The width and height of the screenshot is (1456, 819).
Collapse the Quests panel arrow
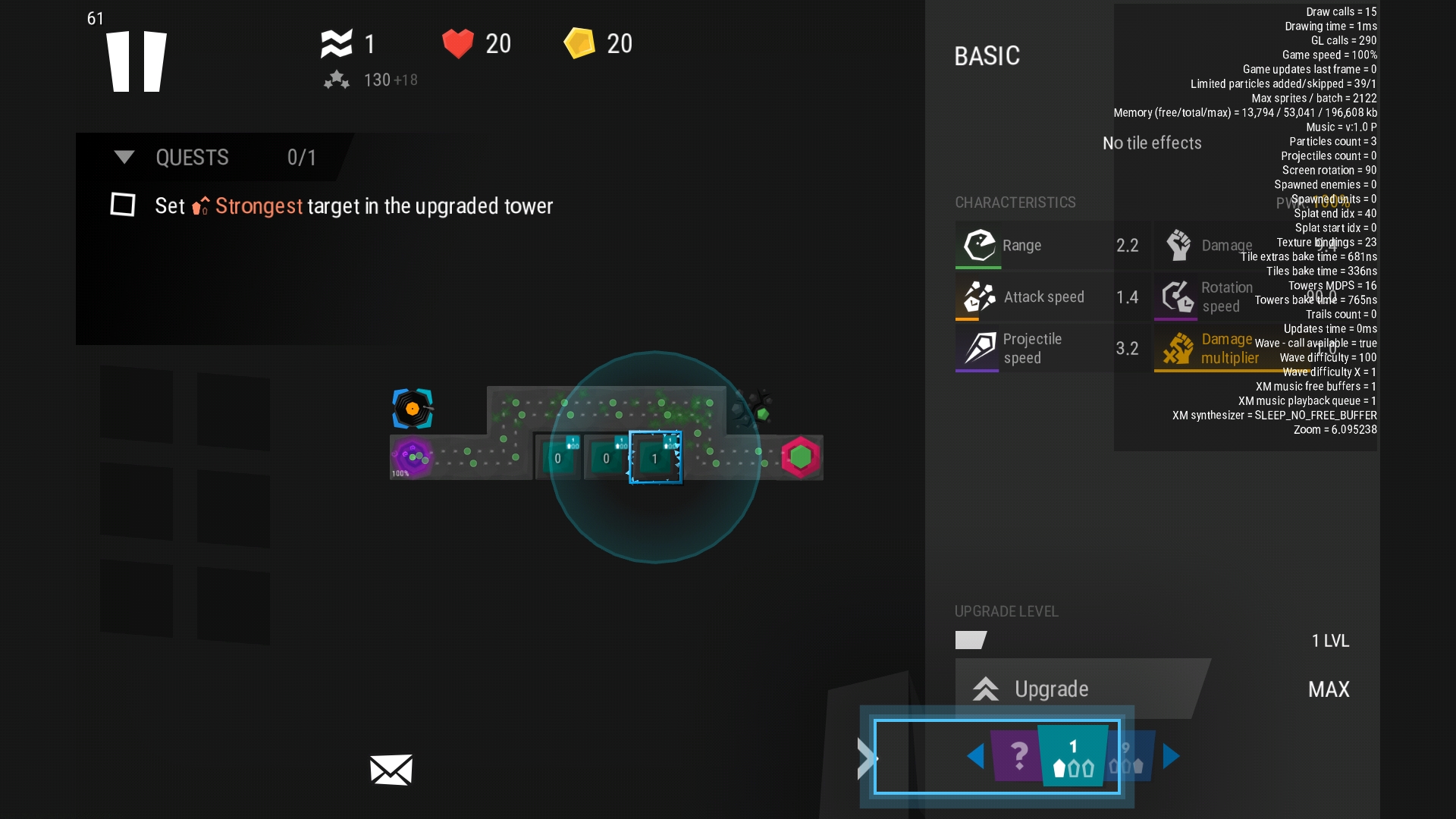(x=124, y=157)
